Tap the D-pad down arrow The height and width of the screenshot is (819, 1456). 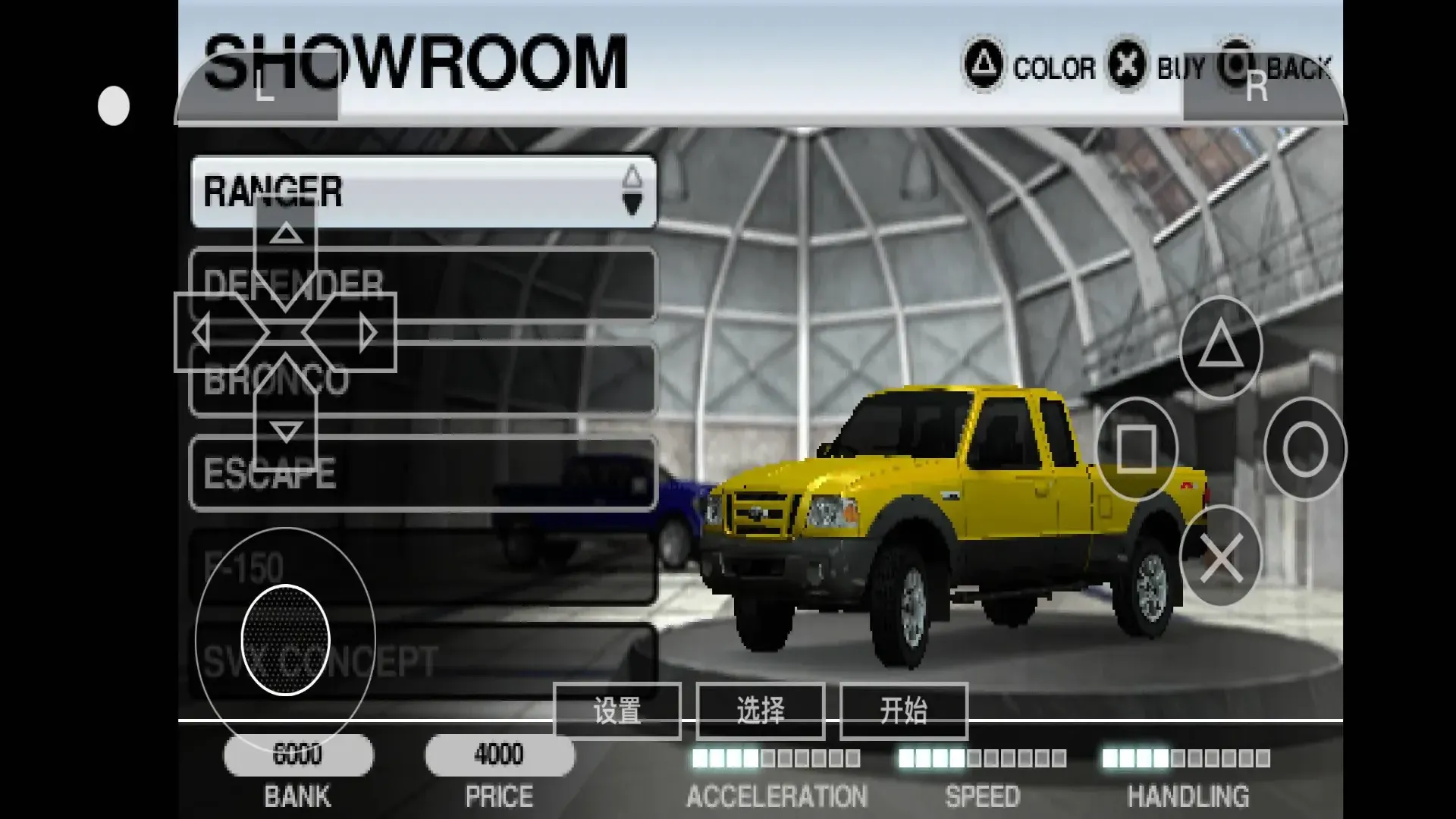[286, 432]
